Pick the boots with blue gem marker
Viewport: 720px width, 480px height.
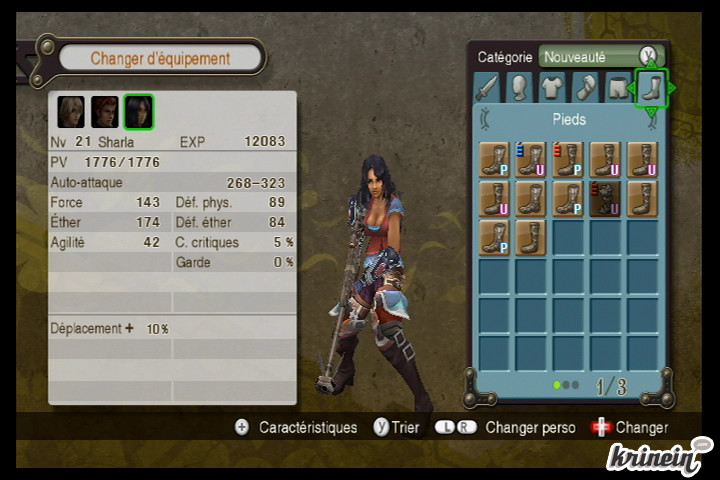click(531, 159)
